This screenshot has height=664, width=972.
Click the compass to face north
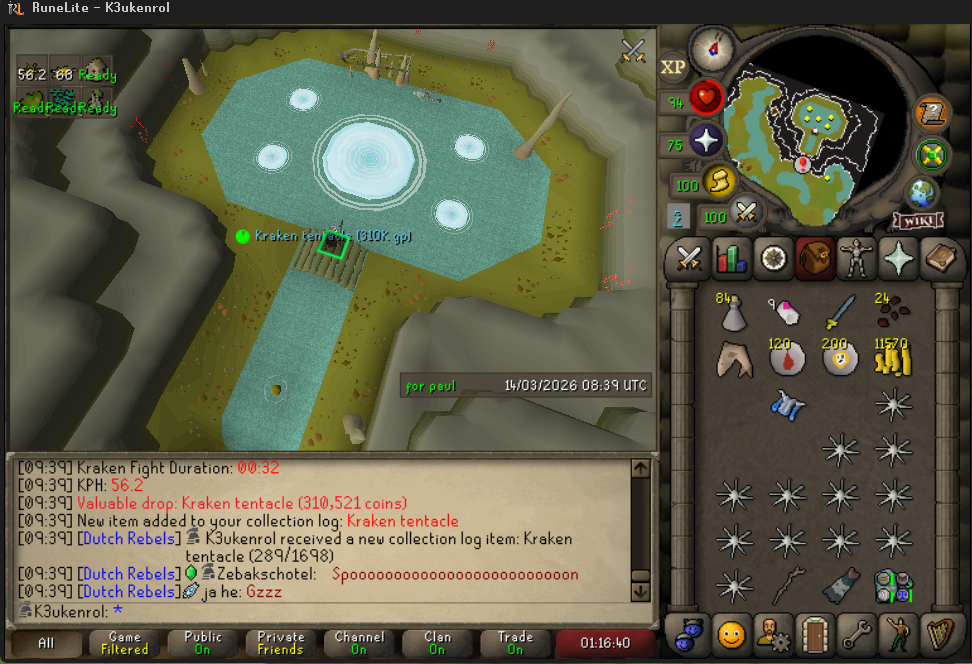pos(711,46)
